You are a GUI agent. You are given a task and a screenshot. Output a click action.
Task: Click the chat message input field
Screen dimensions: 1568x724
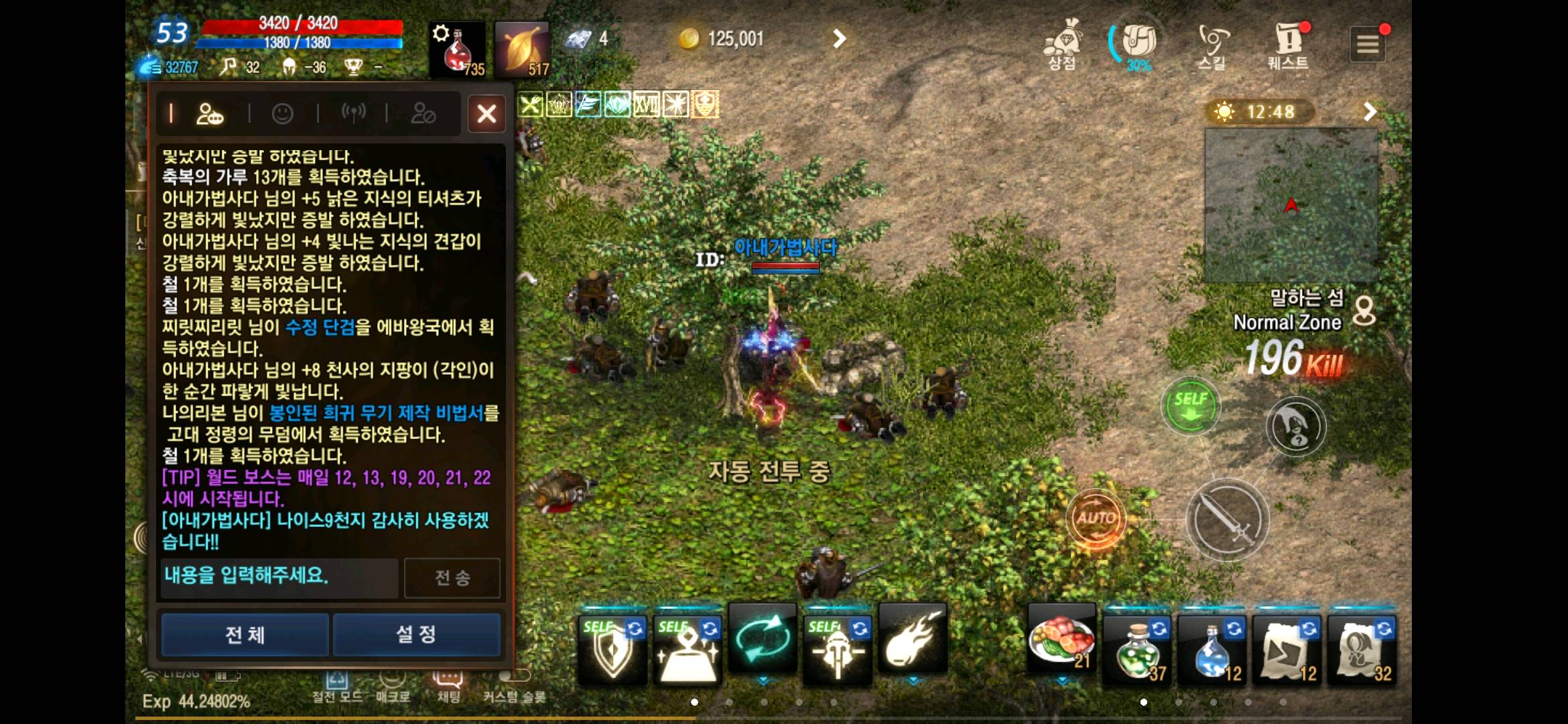tap(279, 577)
